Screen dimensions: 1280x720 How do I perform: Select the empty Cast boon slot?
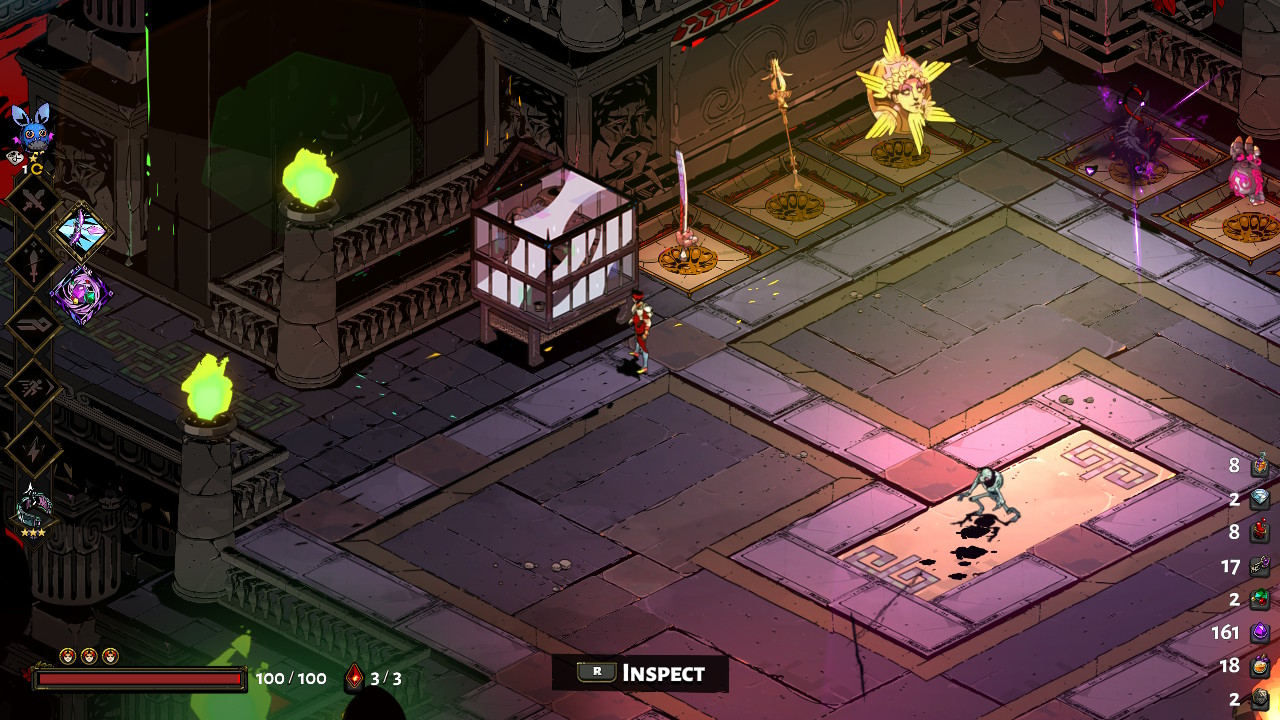coord(34,324)
